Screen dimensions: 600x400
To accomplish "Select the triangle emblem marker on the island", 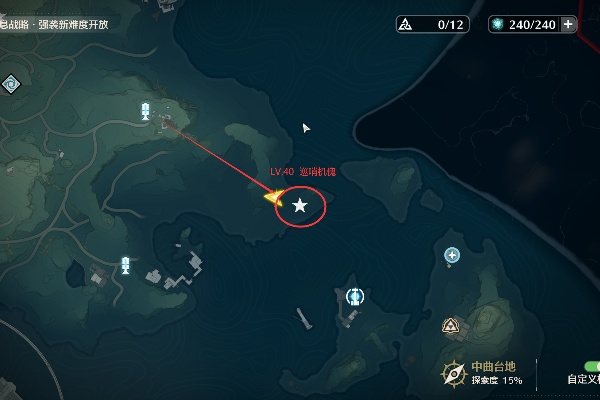I will (451, 325).
